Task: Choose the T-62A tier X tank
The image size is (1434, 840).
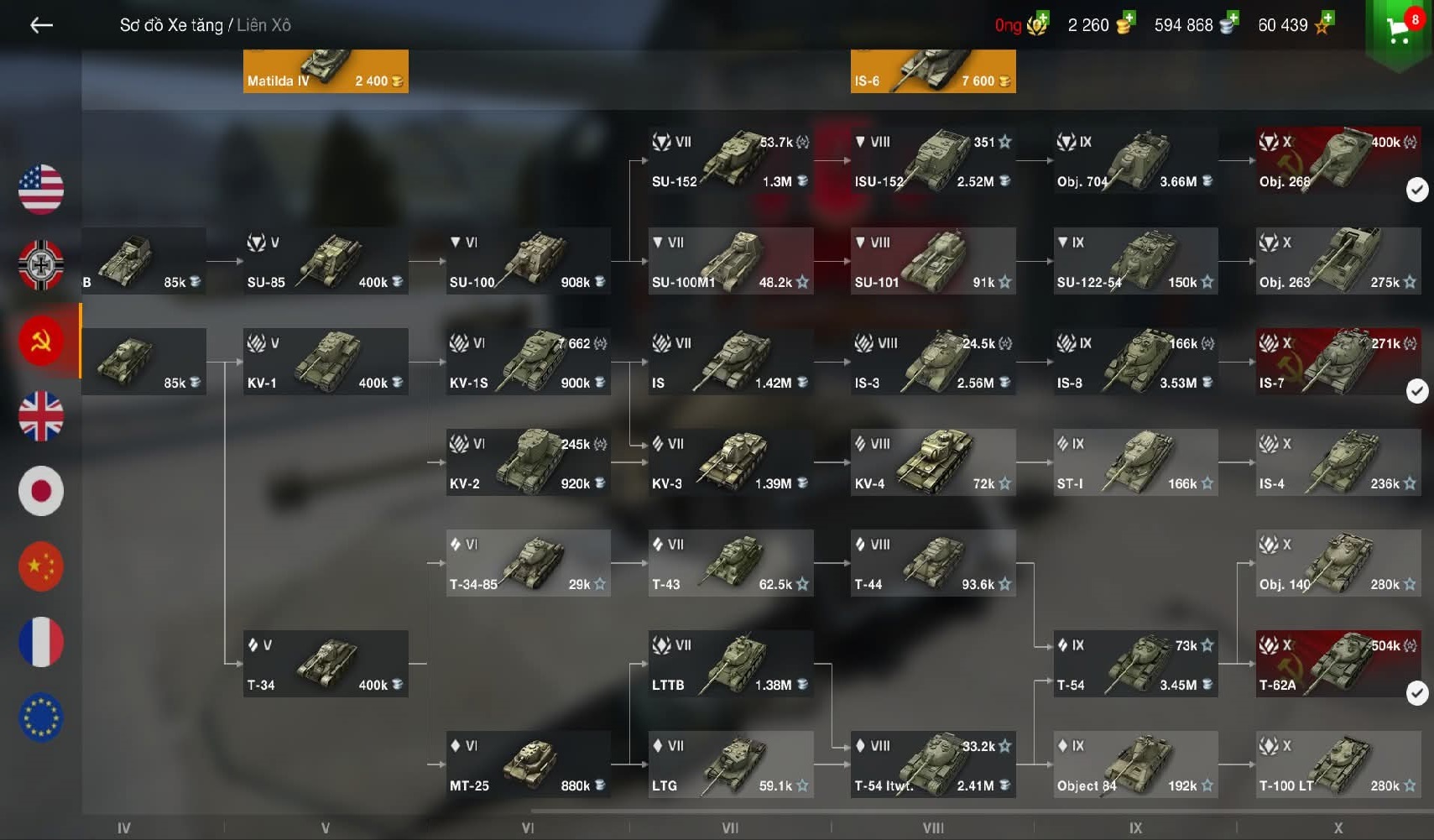Action: click(1338, 664)
